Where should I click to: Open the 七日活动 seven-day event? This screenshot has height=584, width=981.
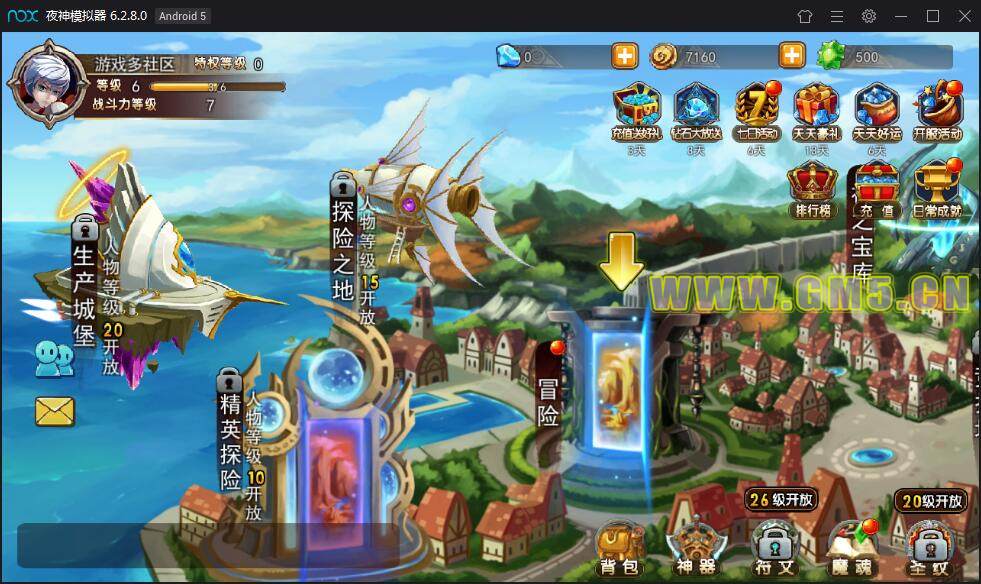[757, 111]
